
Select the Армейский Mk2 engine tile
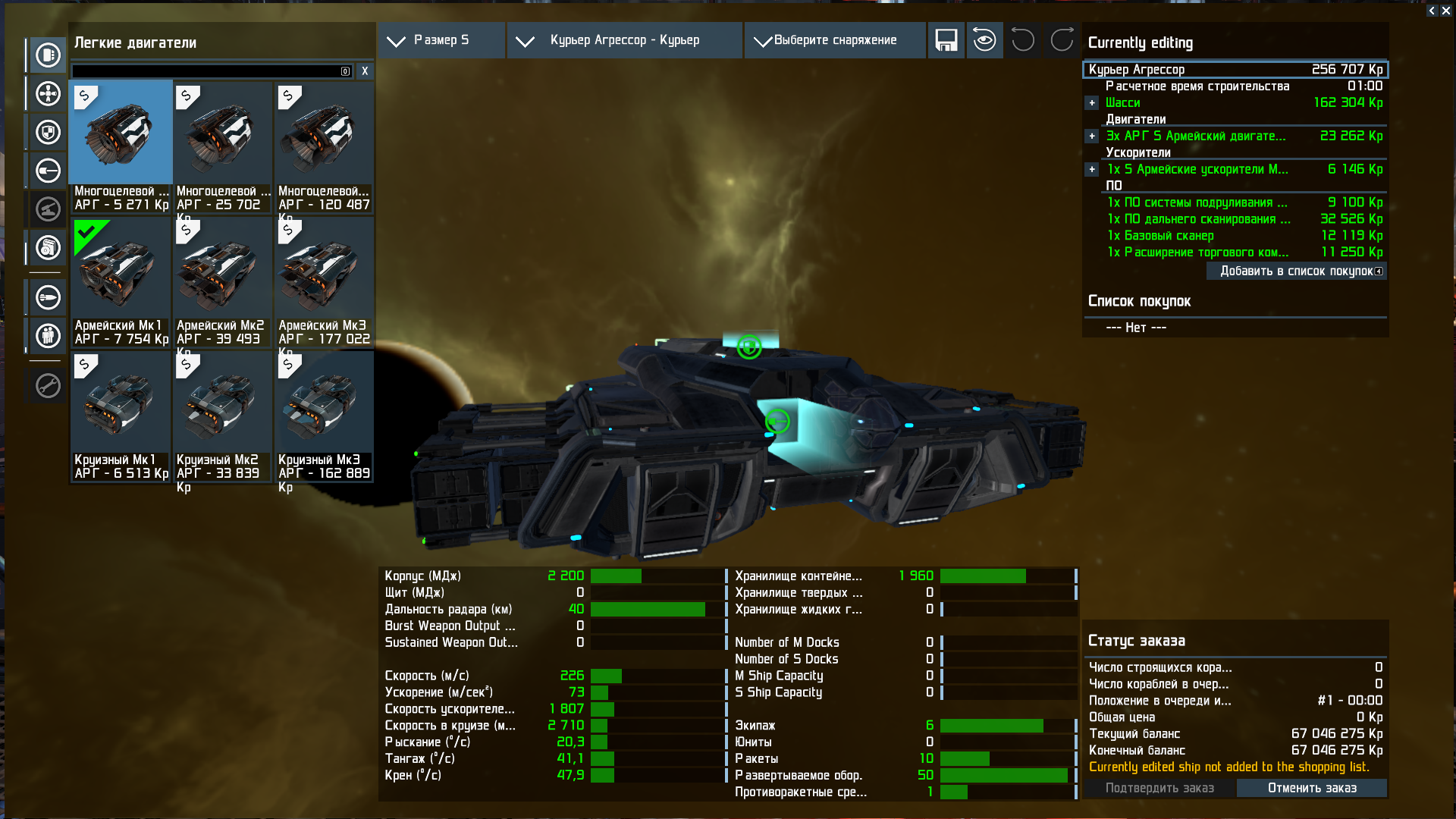221,282
